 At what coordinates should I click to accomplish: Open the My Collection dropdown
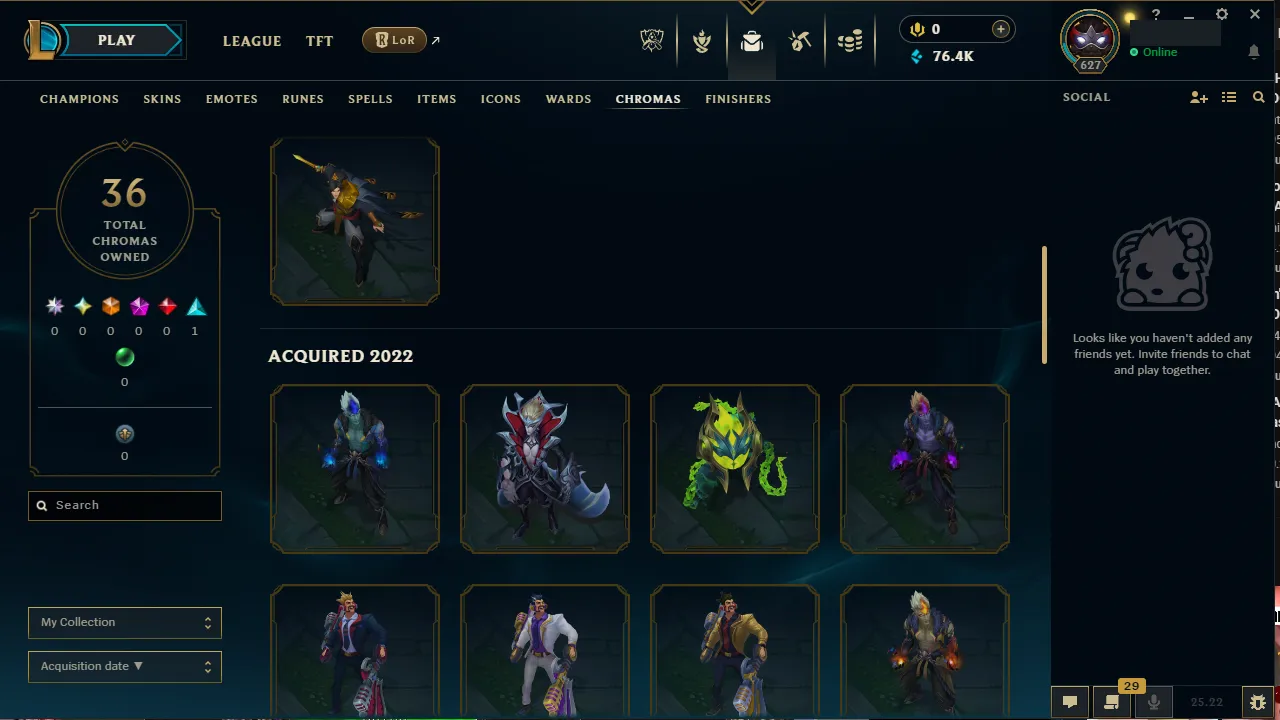pos(124,622)
